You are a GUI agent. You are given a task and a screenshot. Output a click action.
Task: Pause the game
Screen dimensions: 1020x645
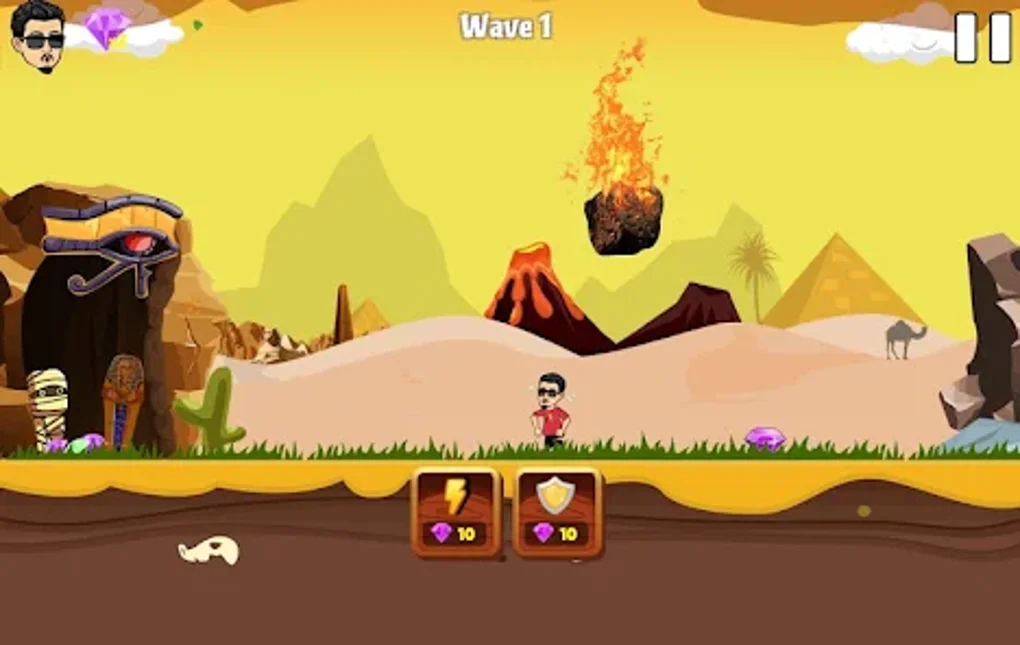click(x=982, y=38)
